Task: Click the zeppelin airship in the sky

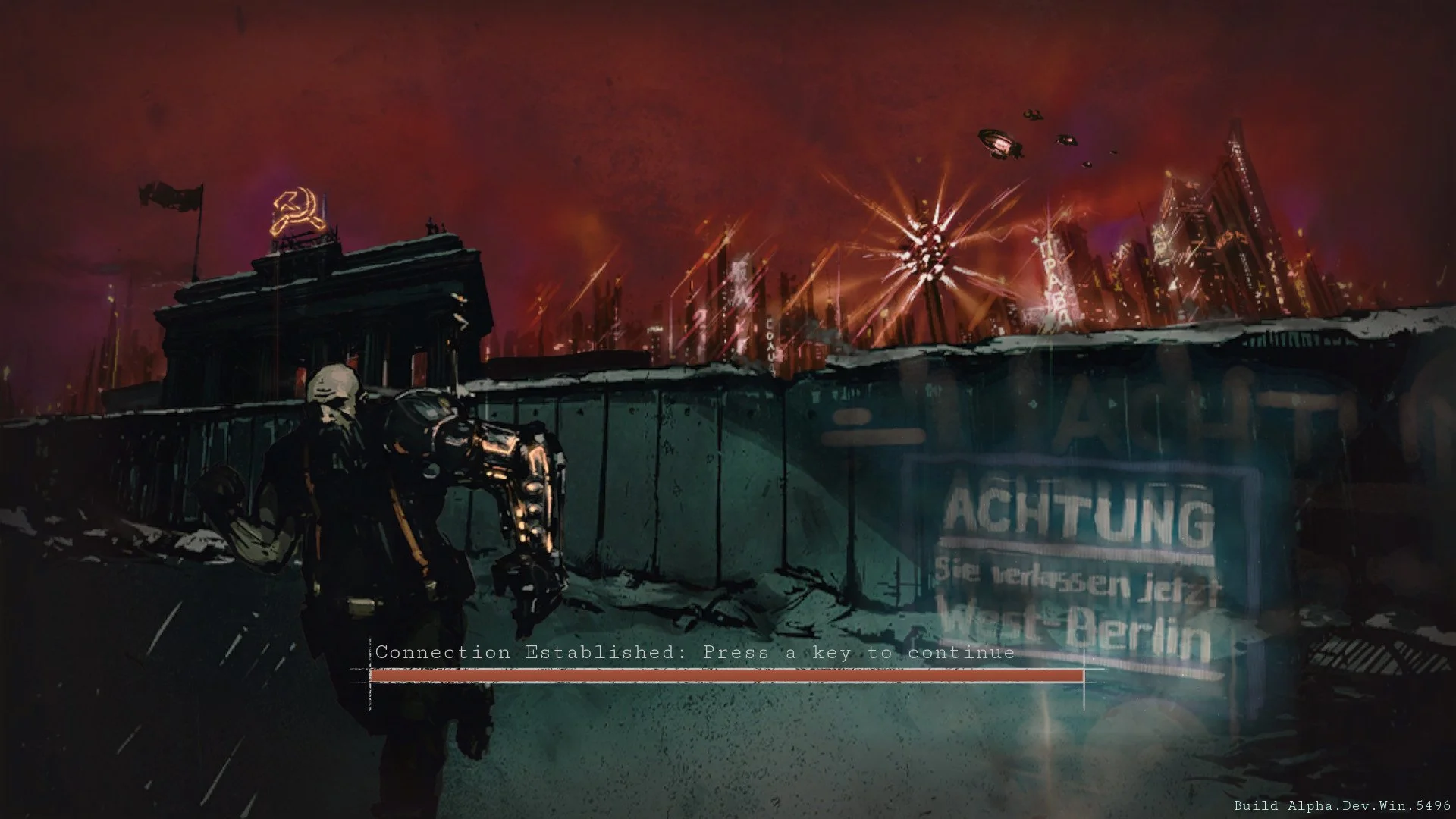Action: (997, 143)
